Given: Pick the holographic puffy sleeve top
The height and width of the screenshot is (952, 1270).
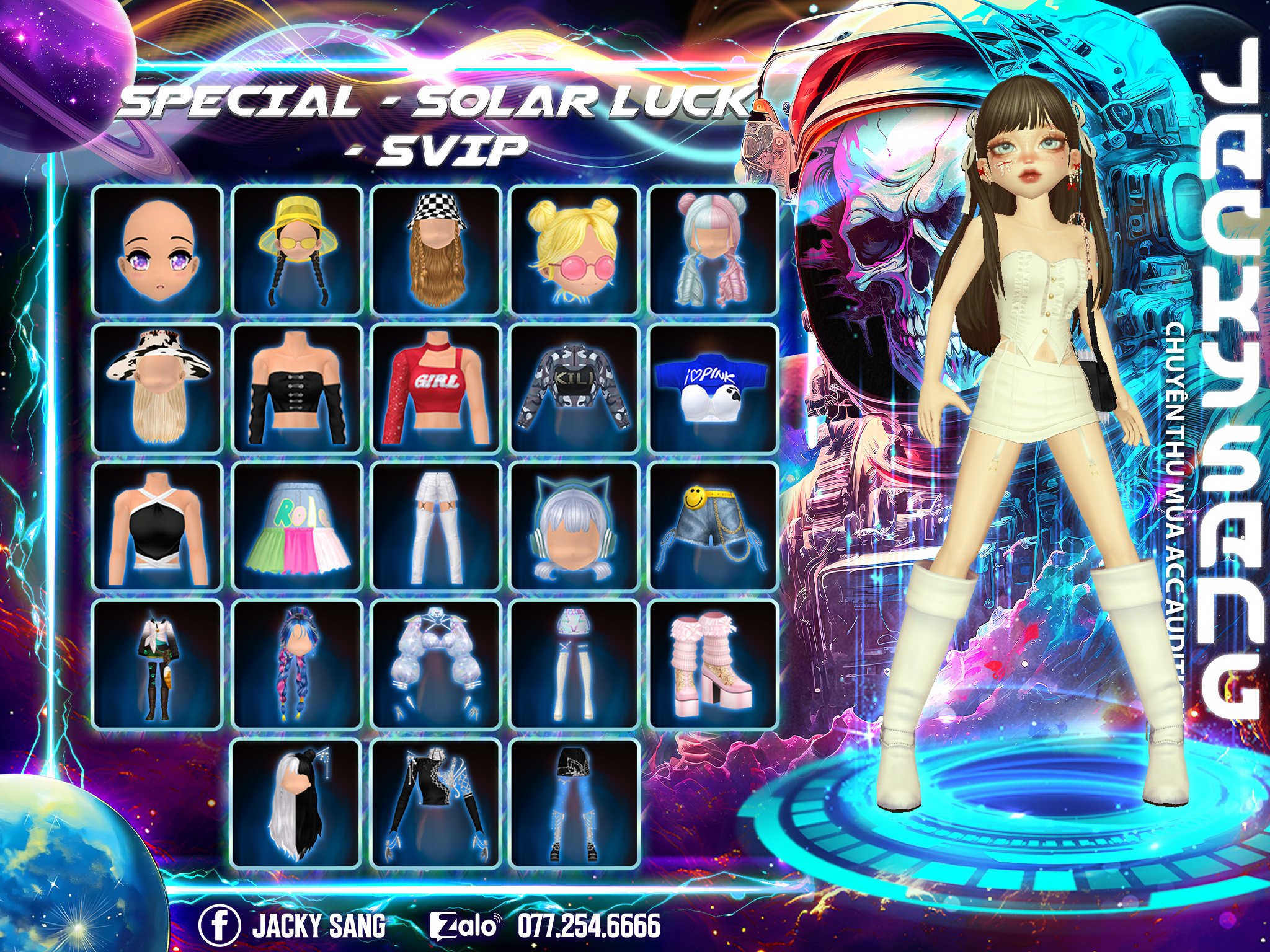Looking at the screenshot, I should tap(436, 665).
